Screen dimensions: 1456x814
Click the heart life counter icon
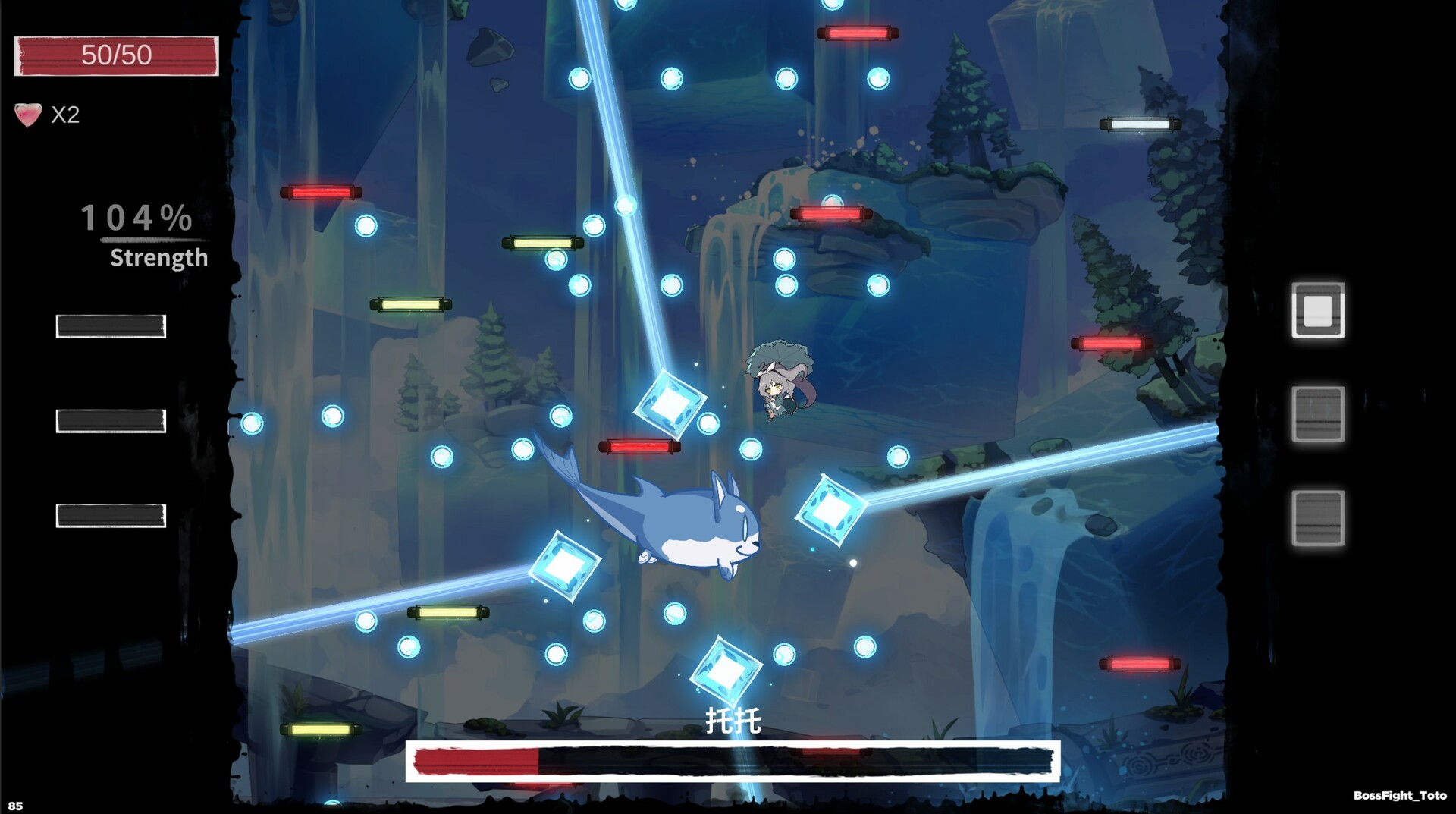click(x=27, y=115)
